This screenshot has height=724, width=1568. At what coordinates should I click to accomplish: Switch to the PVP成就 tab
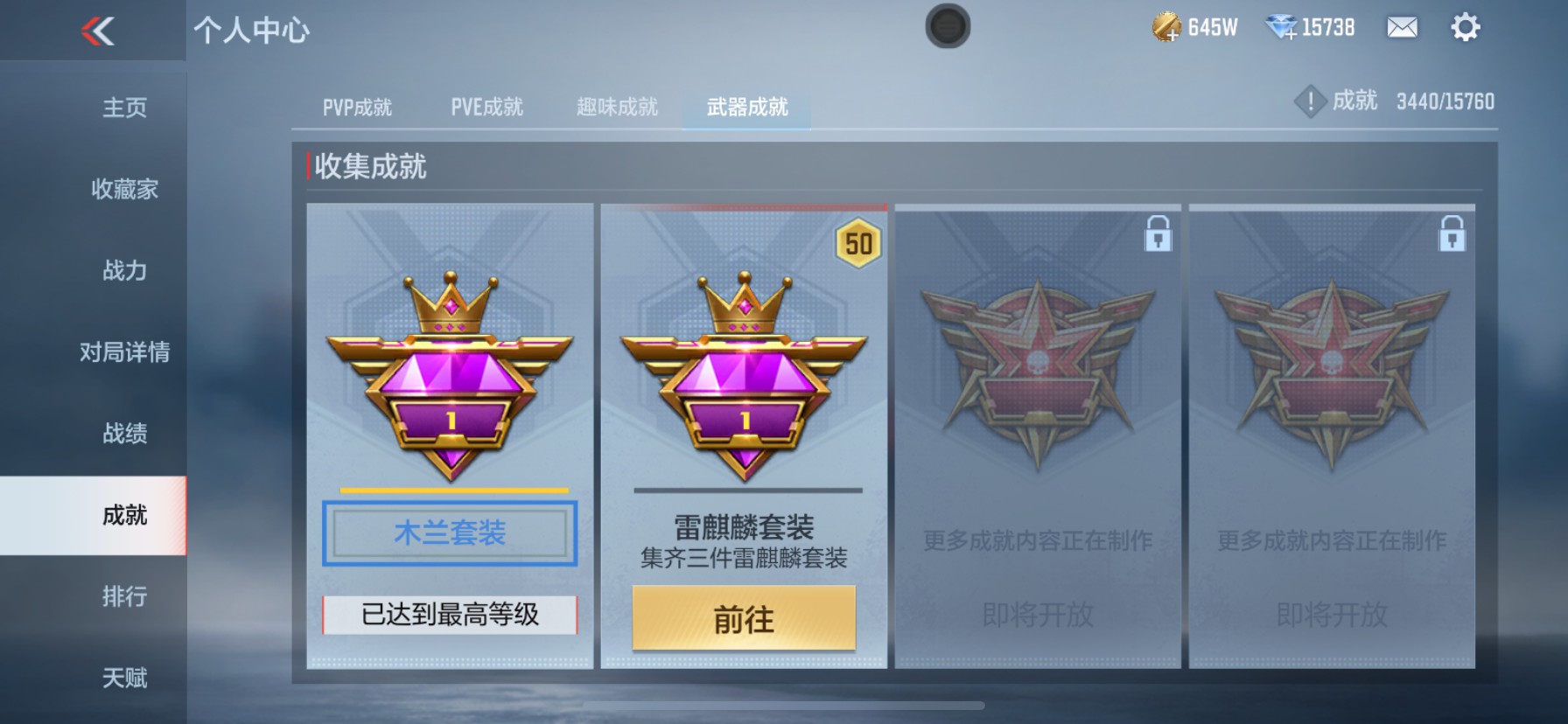point(359,107)
